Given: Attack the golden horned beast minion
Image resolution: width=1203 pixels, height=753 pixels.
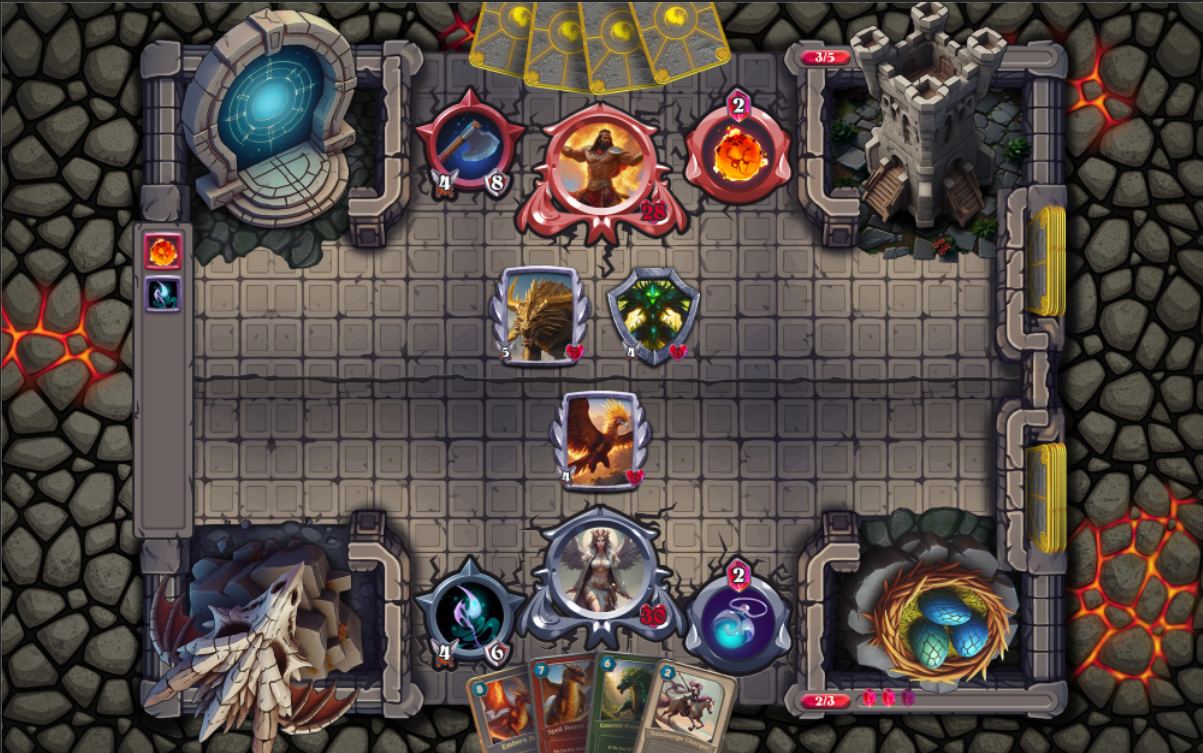Looking at the screenshot, I should tap(540, 315).
